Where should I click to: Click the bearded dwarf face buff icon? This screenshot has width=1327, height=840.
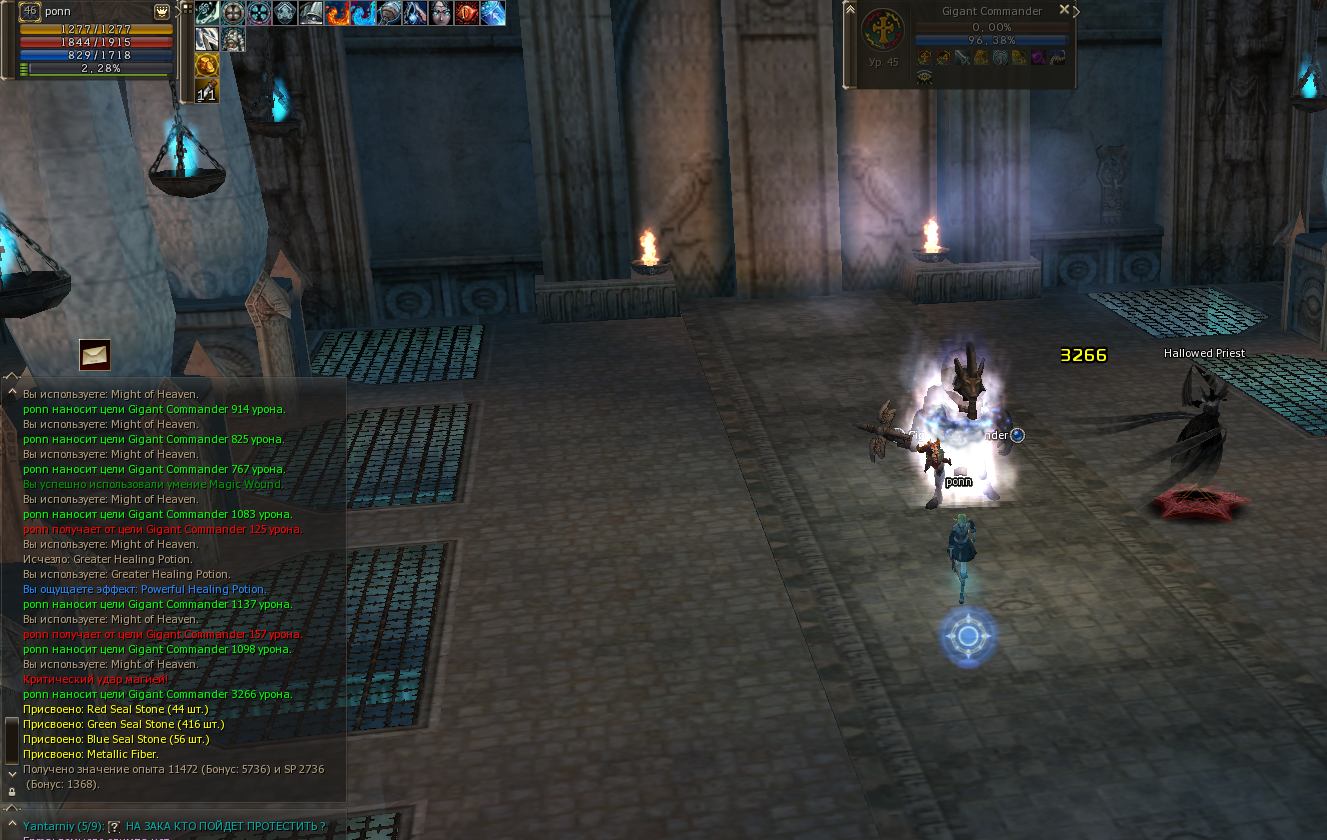click(233, 40)
